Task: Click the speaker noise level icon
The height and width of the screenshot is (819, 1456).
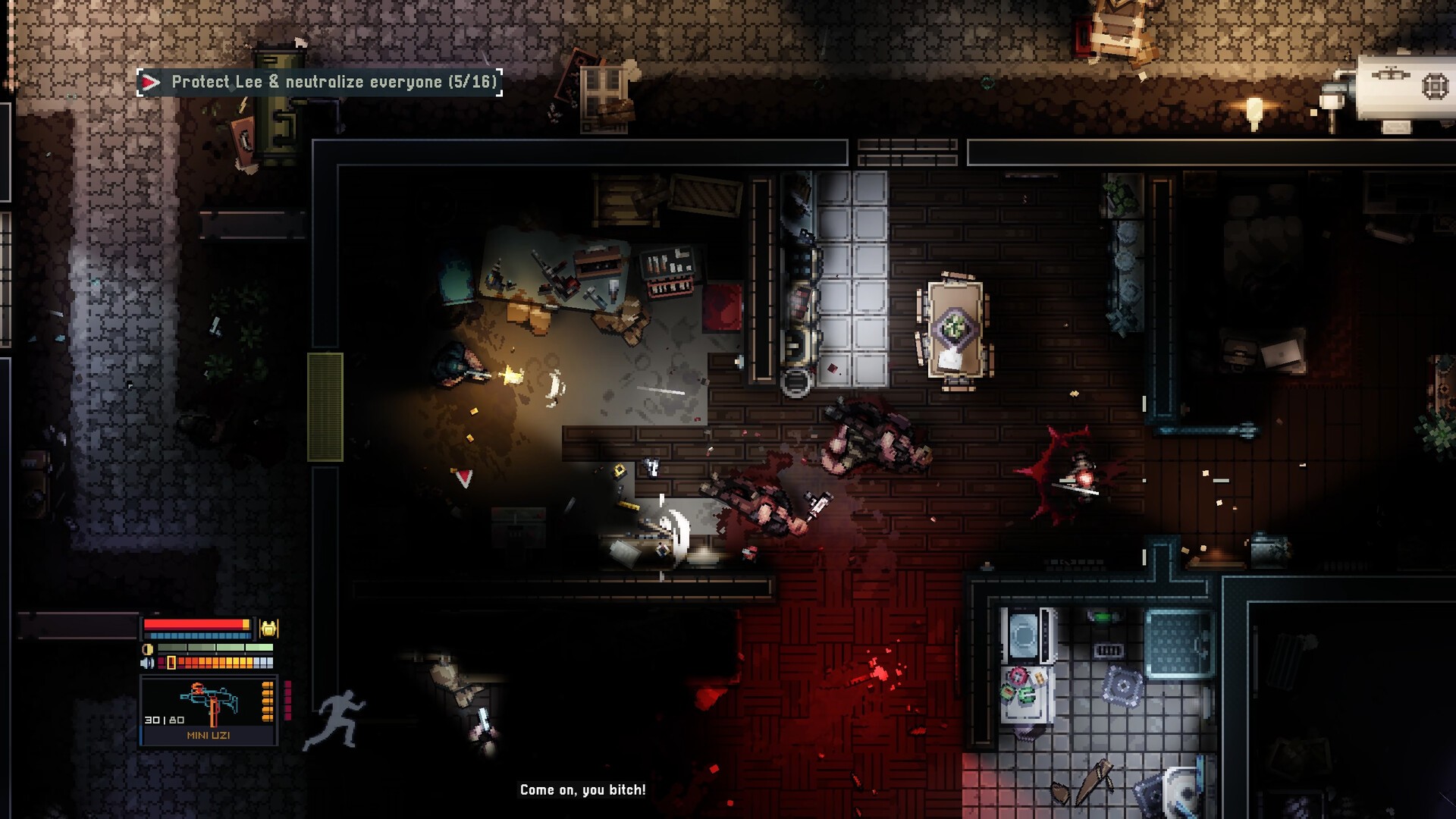Action: point(148,663)
